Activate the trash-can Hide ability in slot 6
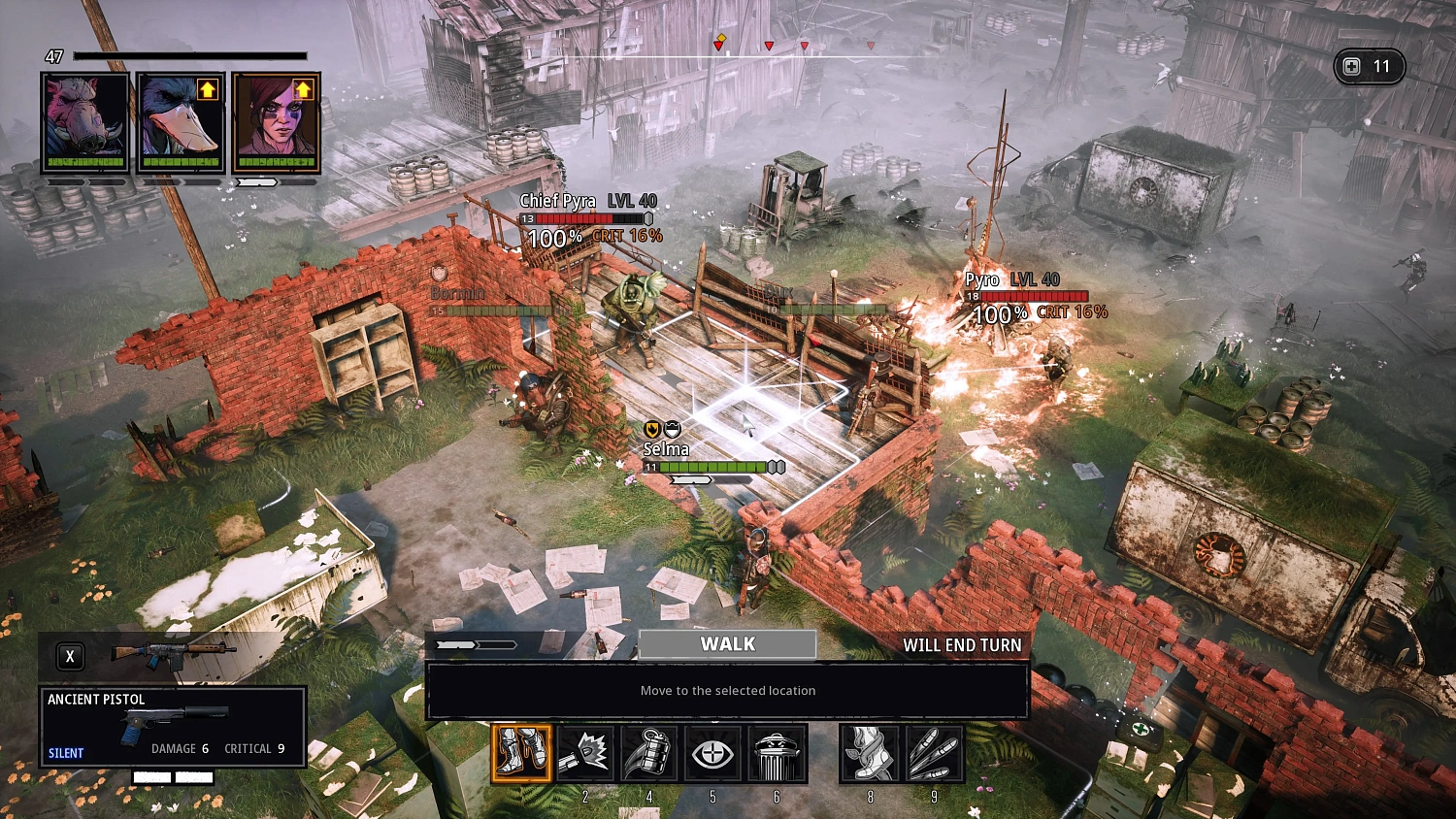 click(x=776, y=754)
